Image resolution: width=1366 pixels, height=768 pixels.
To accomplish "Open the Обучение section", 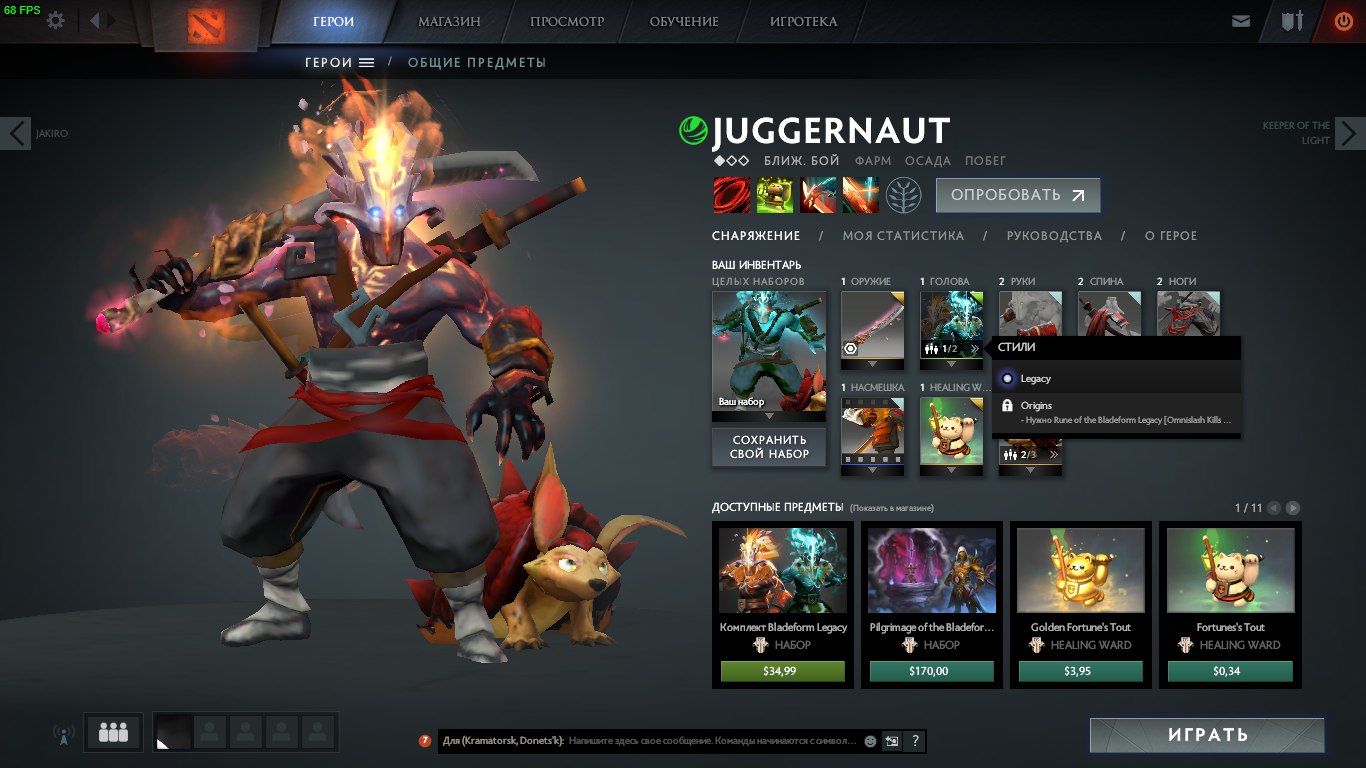I will click(684, 21).
